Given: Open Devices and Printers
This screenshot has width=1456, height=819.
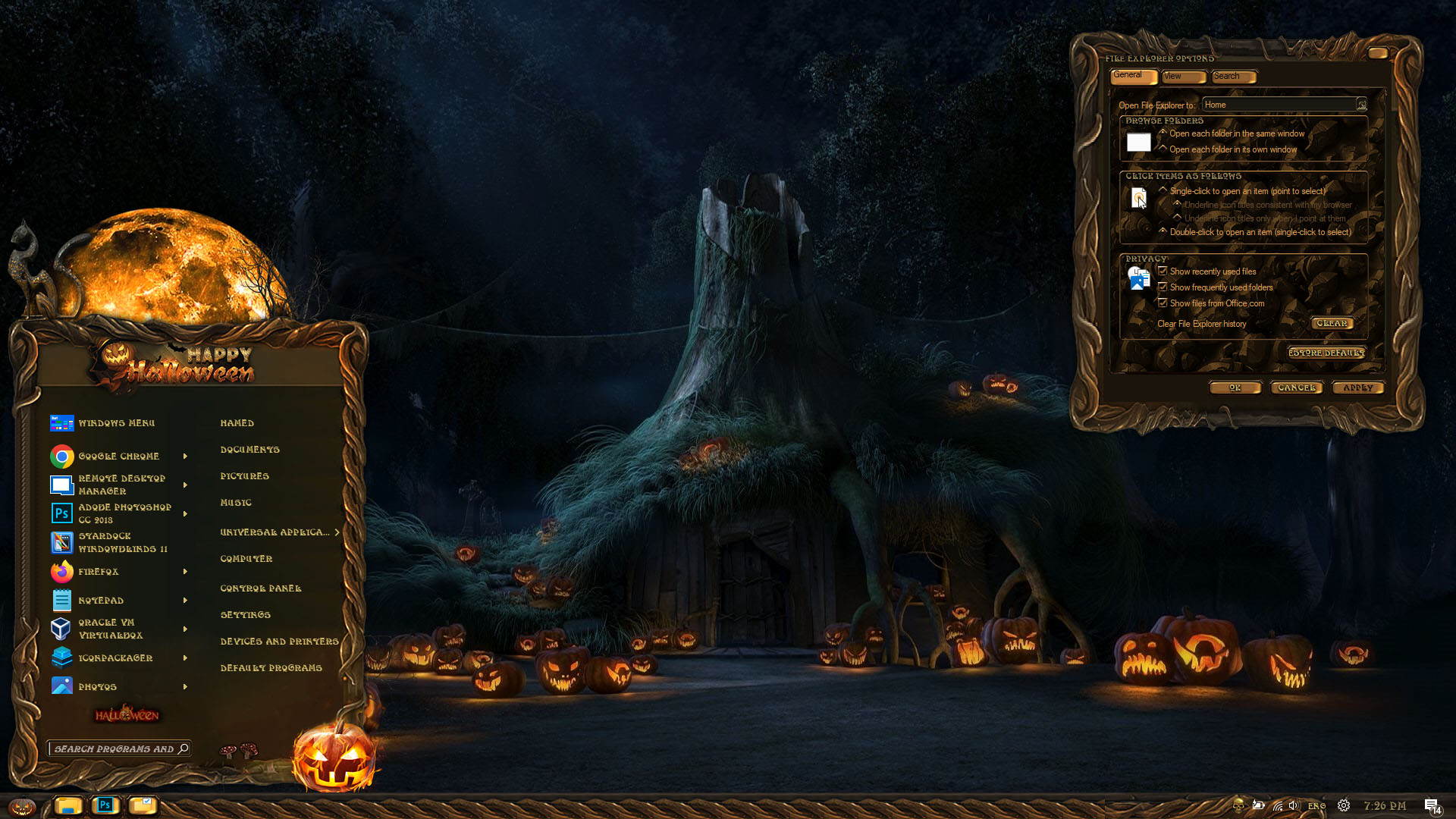Looking at the screenshot, I should coord(279,642).
